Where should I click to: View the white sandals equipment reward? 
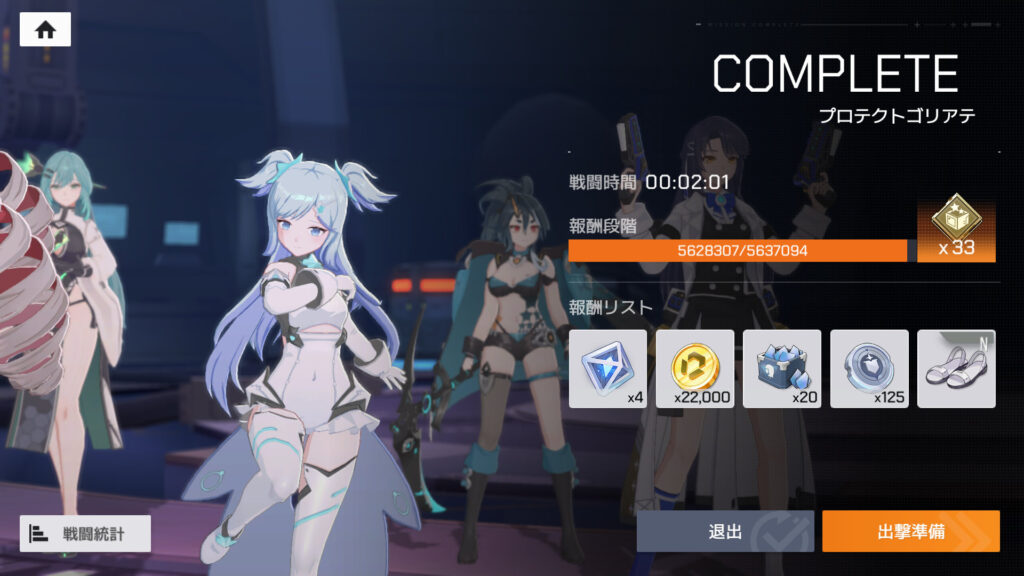(x=956, y=368)
